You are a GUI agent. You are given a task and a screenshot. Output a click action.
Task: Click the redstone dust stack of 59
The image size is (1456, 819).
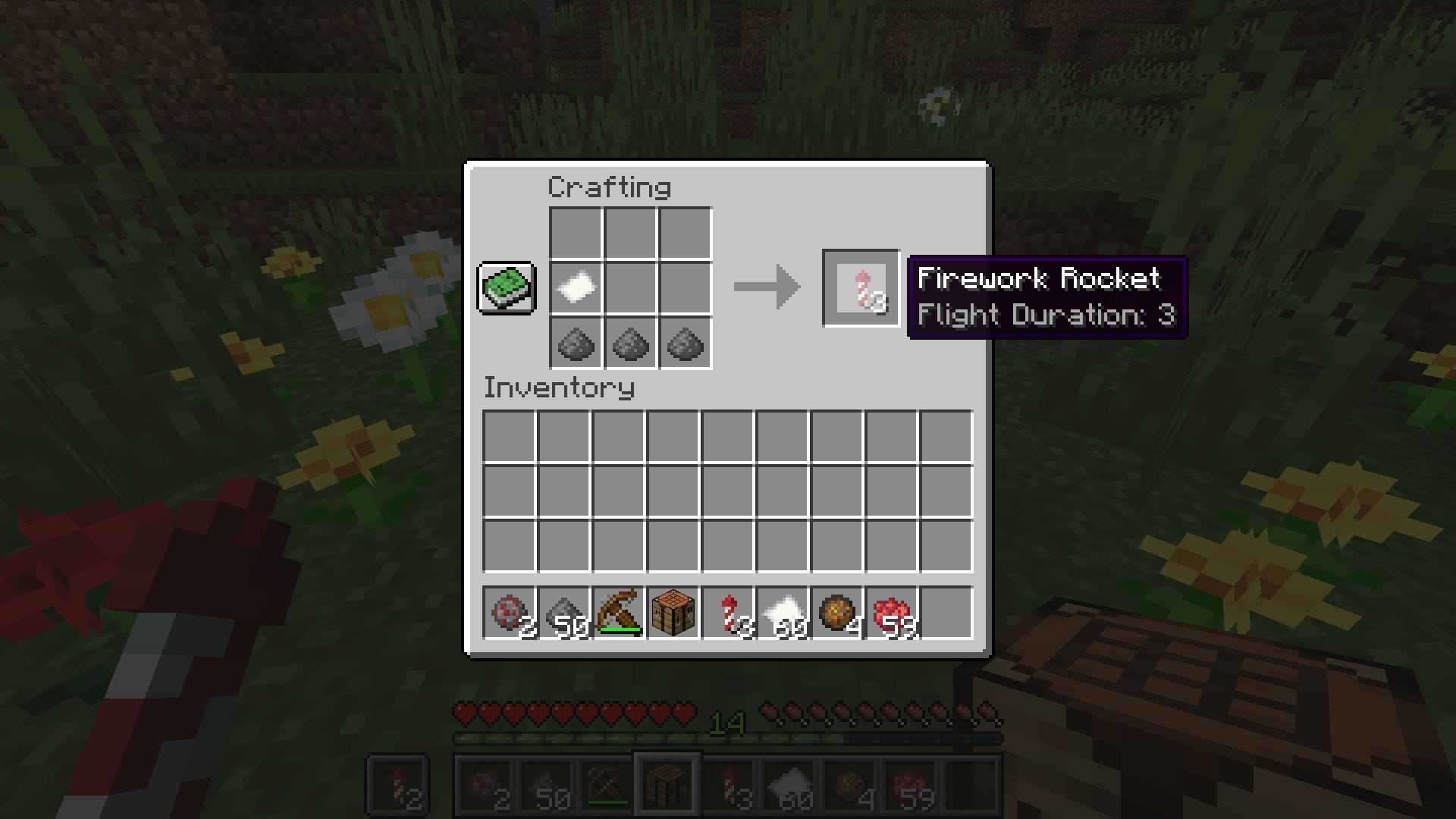point(893,613)
